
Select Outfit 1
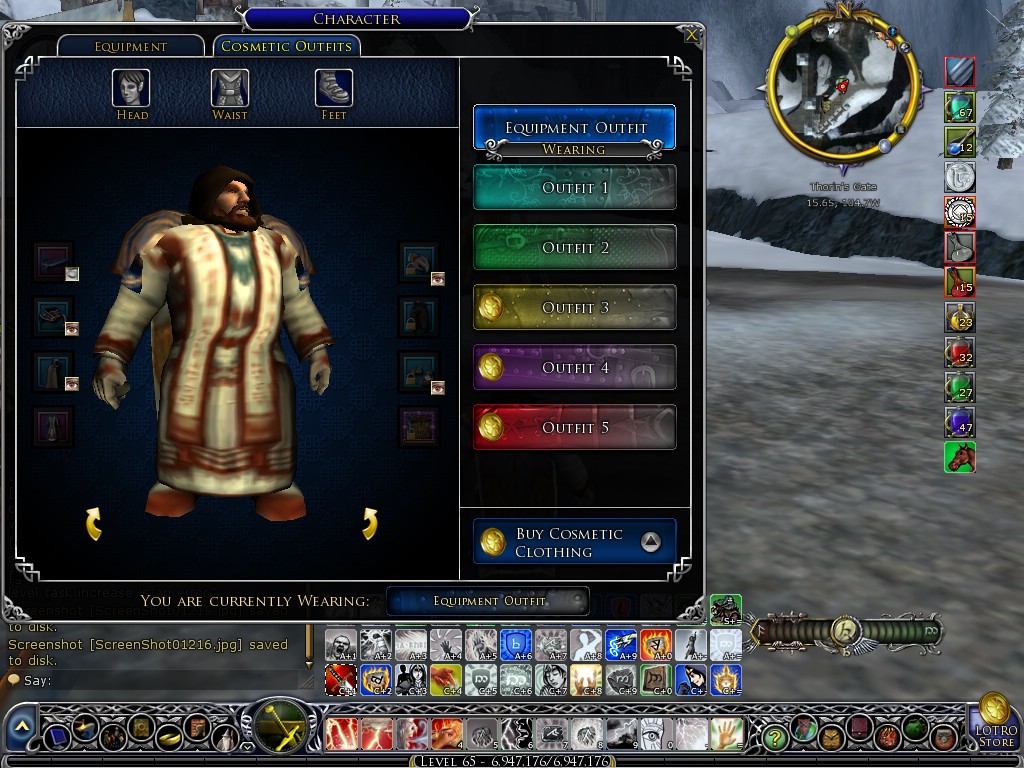click(574, 188)
